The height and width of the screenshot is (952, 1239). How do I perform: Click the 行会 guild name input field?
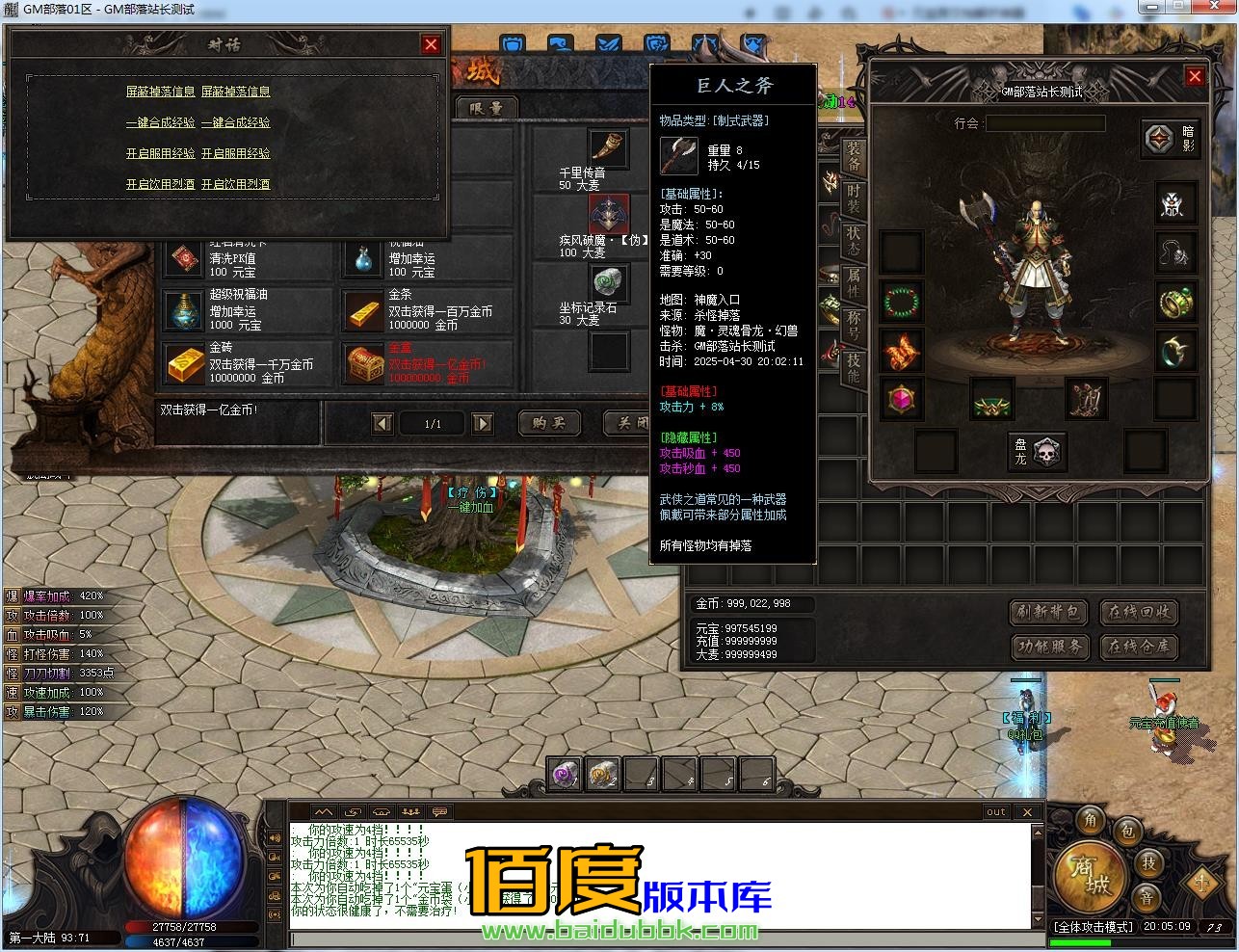click(x=1047, y=123)
